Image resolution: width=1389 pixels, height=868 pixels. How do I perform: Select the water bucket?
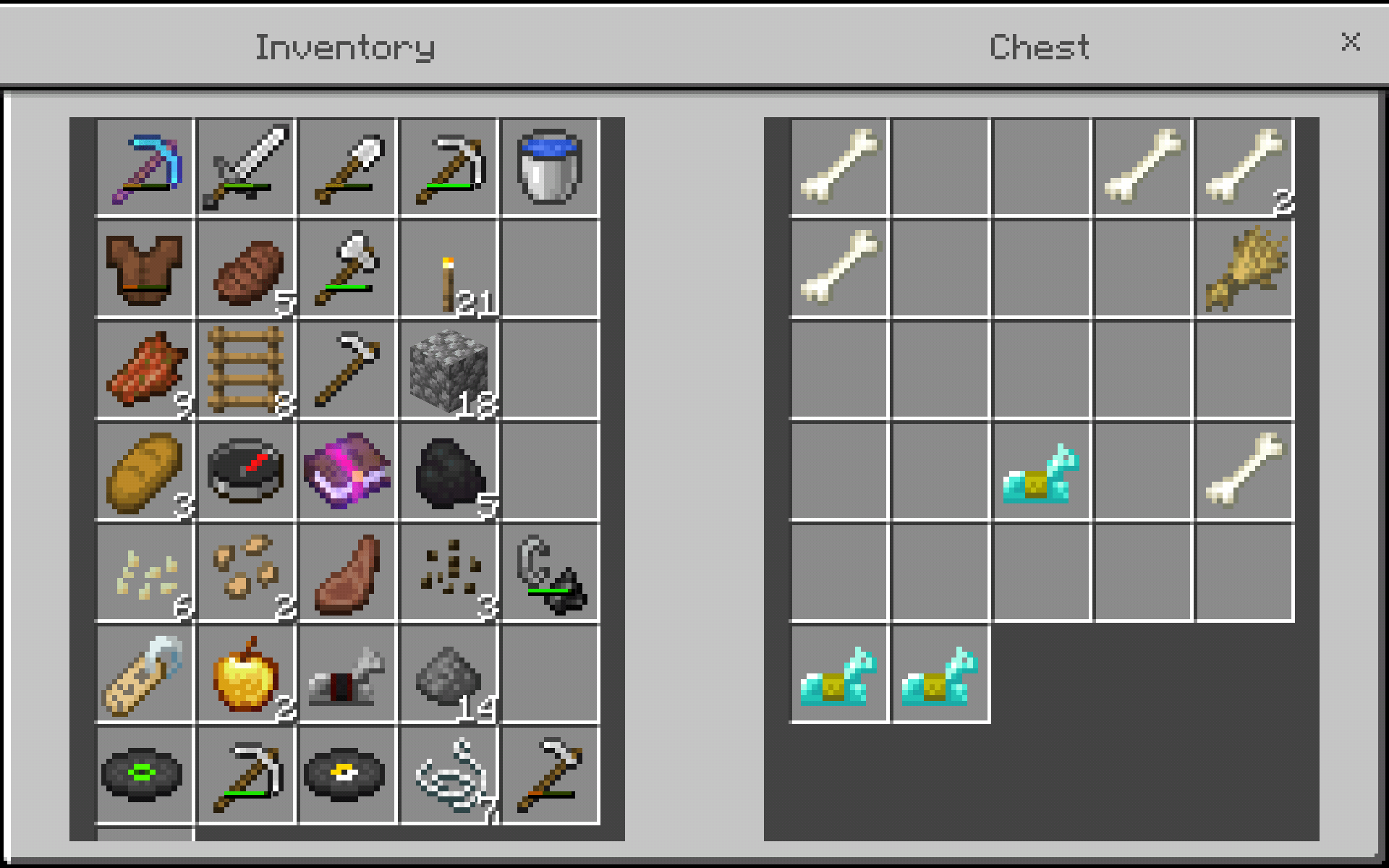551,168
